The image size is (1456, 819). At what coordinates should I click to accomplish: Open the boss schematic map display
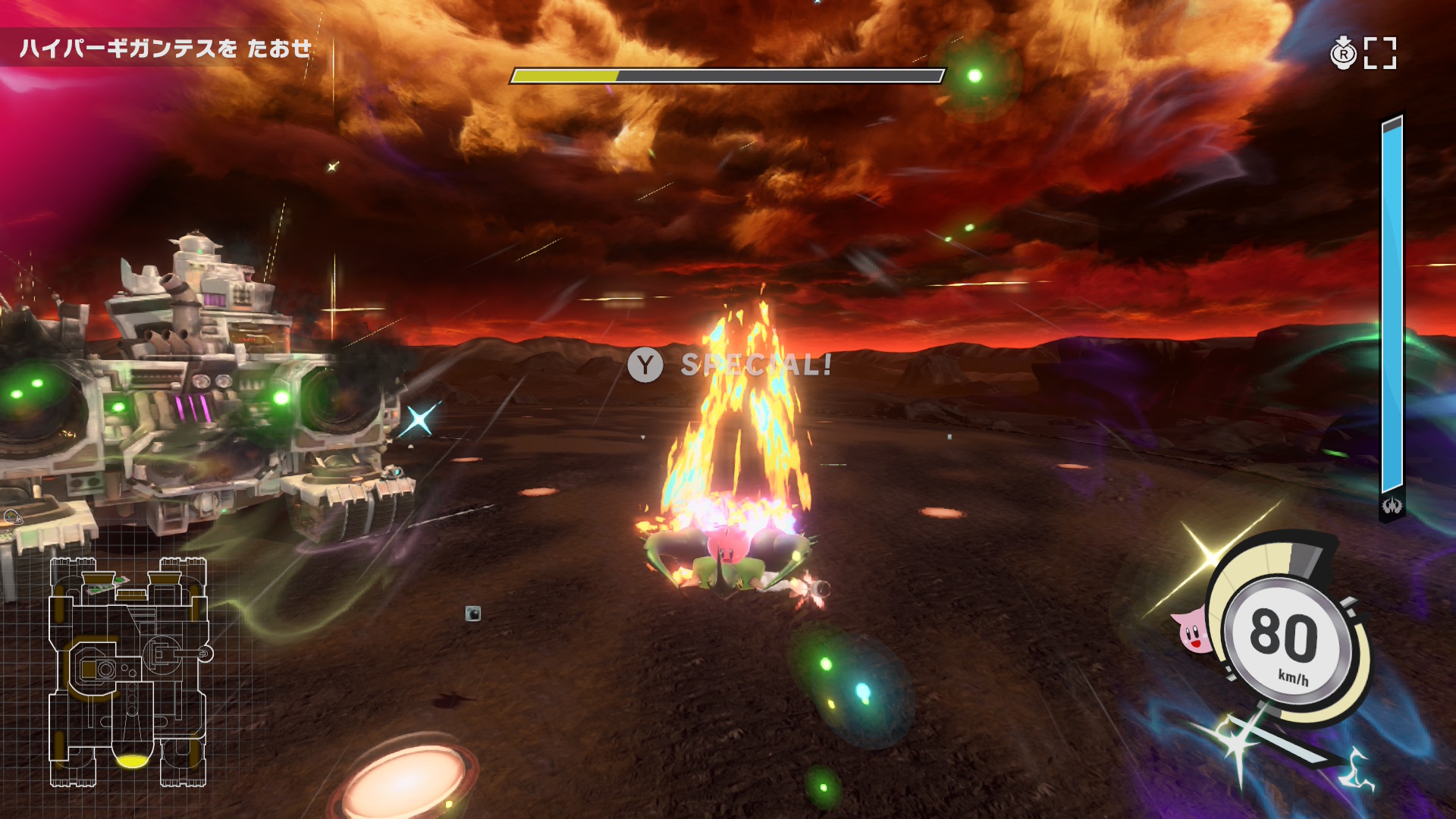pyautogui.click(x=129, y=672)
